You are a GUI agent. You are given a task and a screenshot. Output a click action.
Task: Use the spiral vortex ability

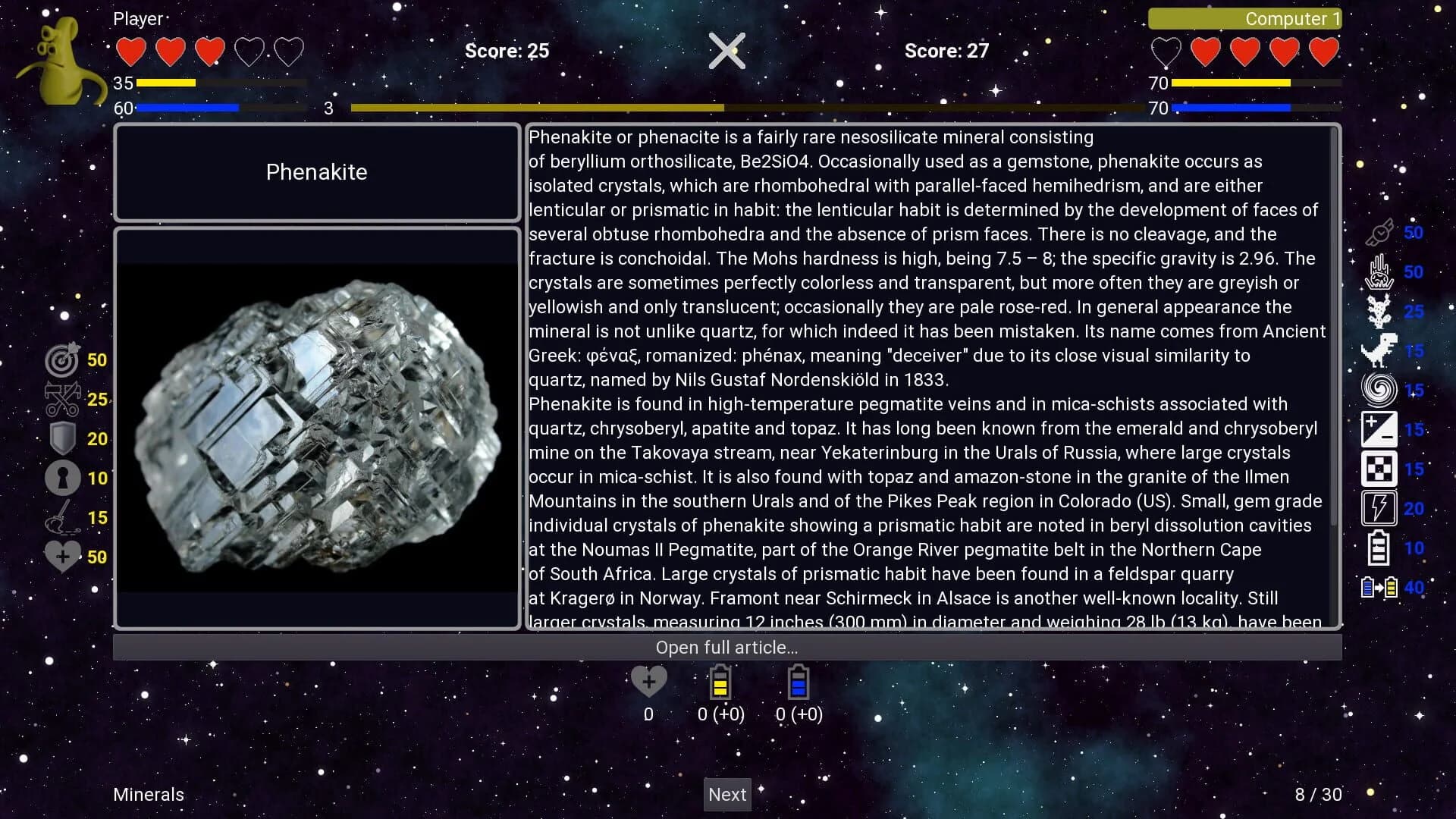pos(1379,391)
